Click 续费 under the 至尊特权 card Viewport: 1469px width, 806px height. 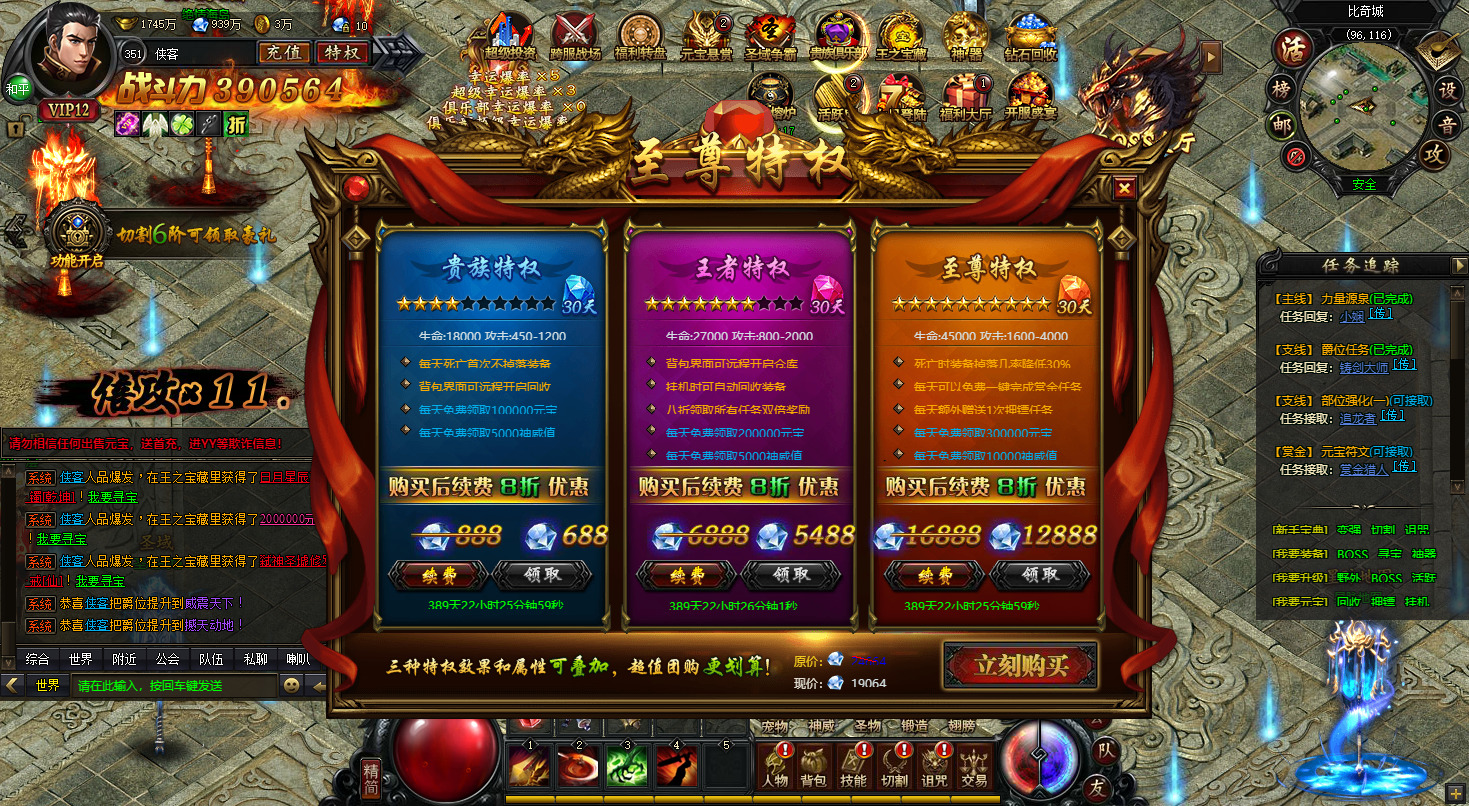(x=936, y=575)
